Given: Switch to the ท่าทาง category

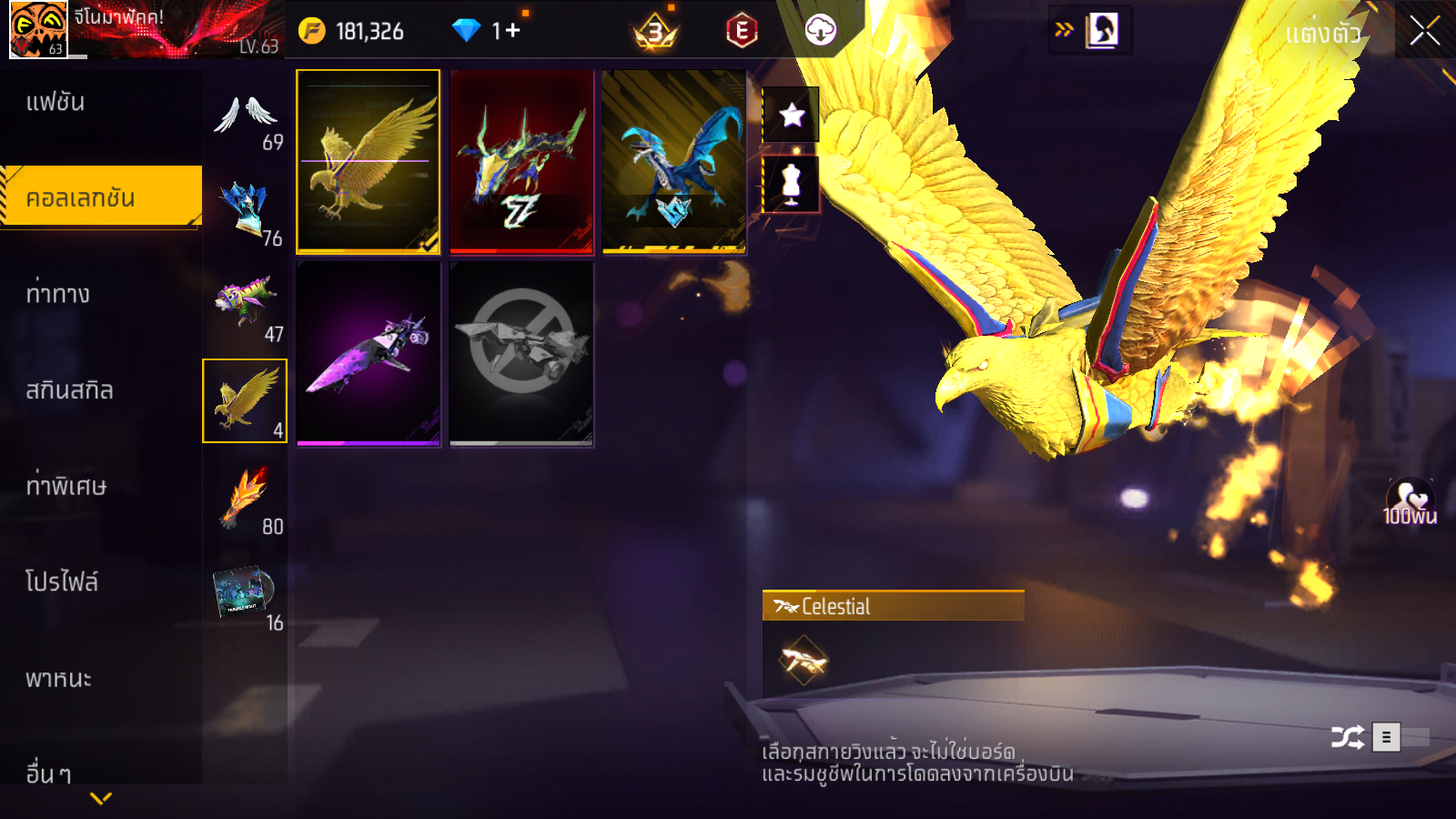Looking at the screenshot, I should click(x=58, y=294).
